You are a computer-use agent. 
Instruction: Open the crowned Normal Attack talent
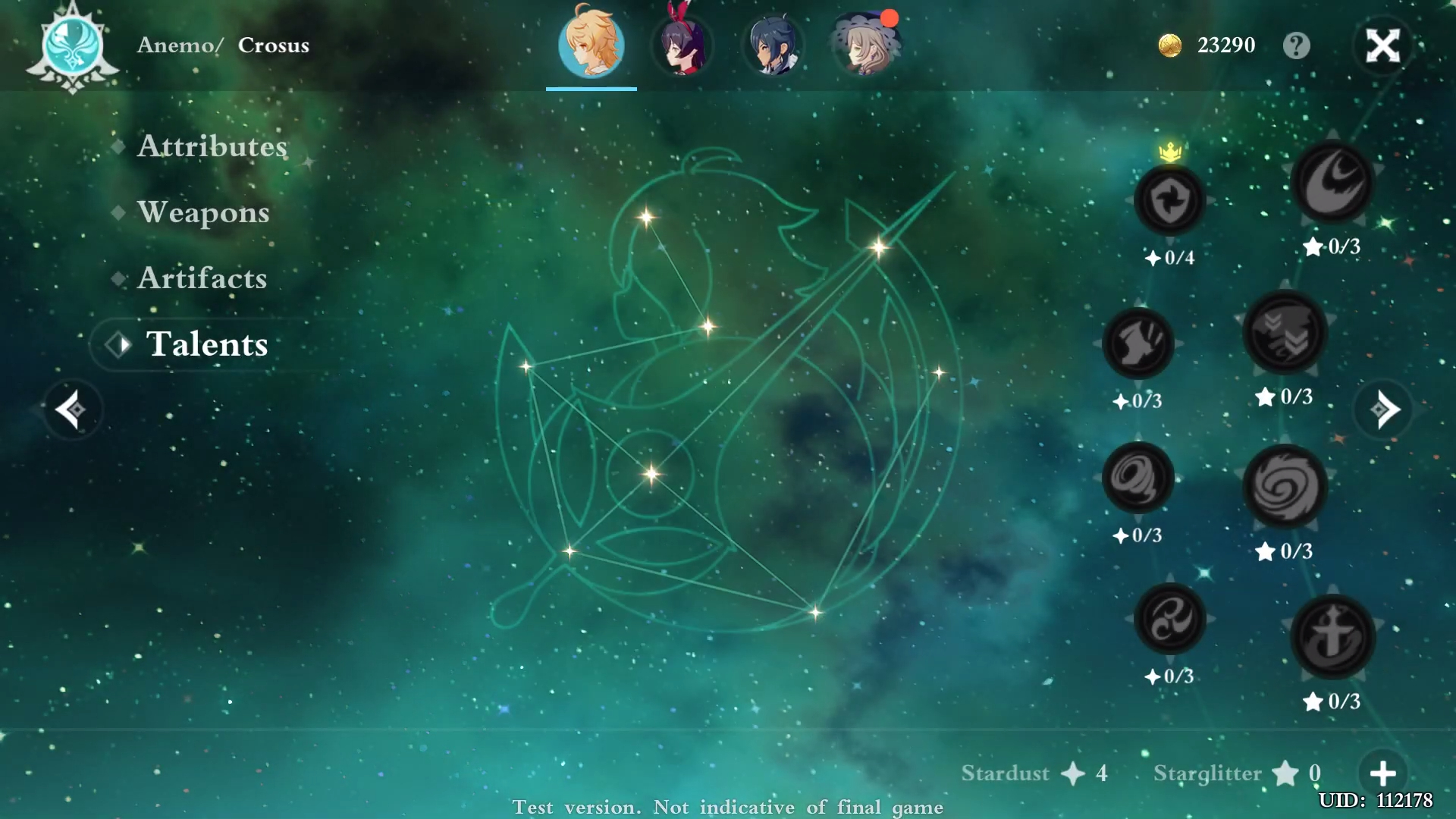point(1170,199)
